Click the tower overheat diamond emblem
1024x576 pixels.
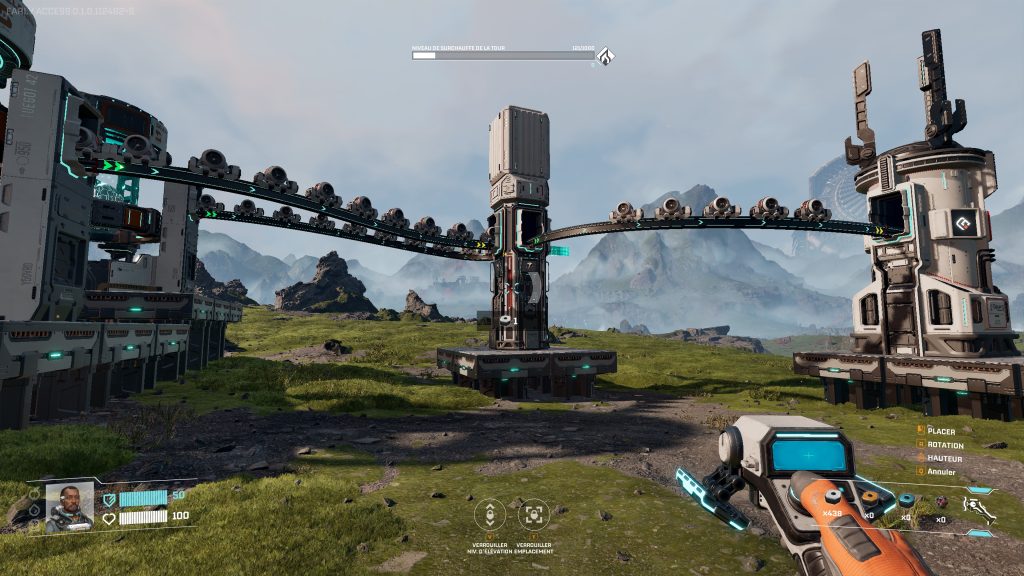pos(605,55)
